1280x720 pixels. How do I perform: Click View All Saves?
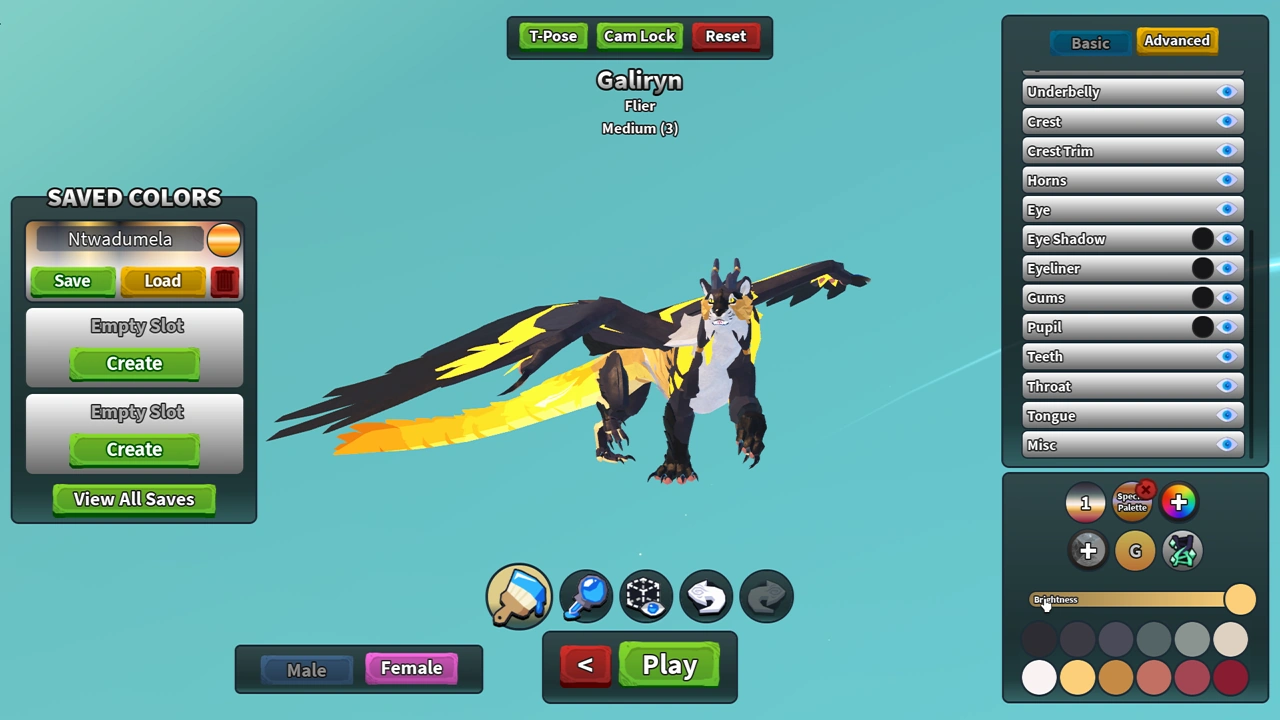[x=133, y=499]
